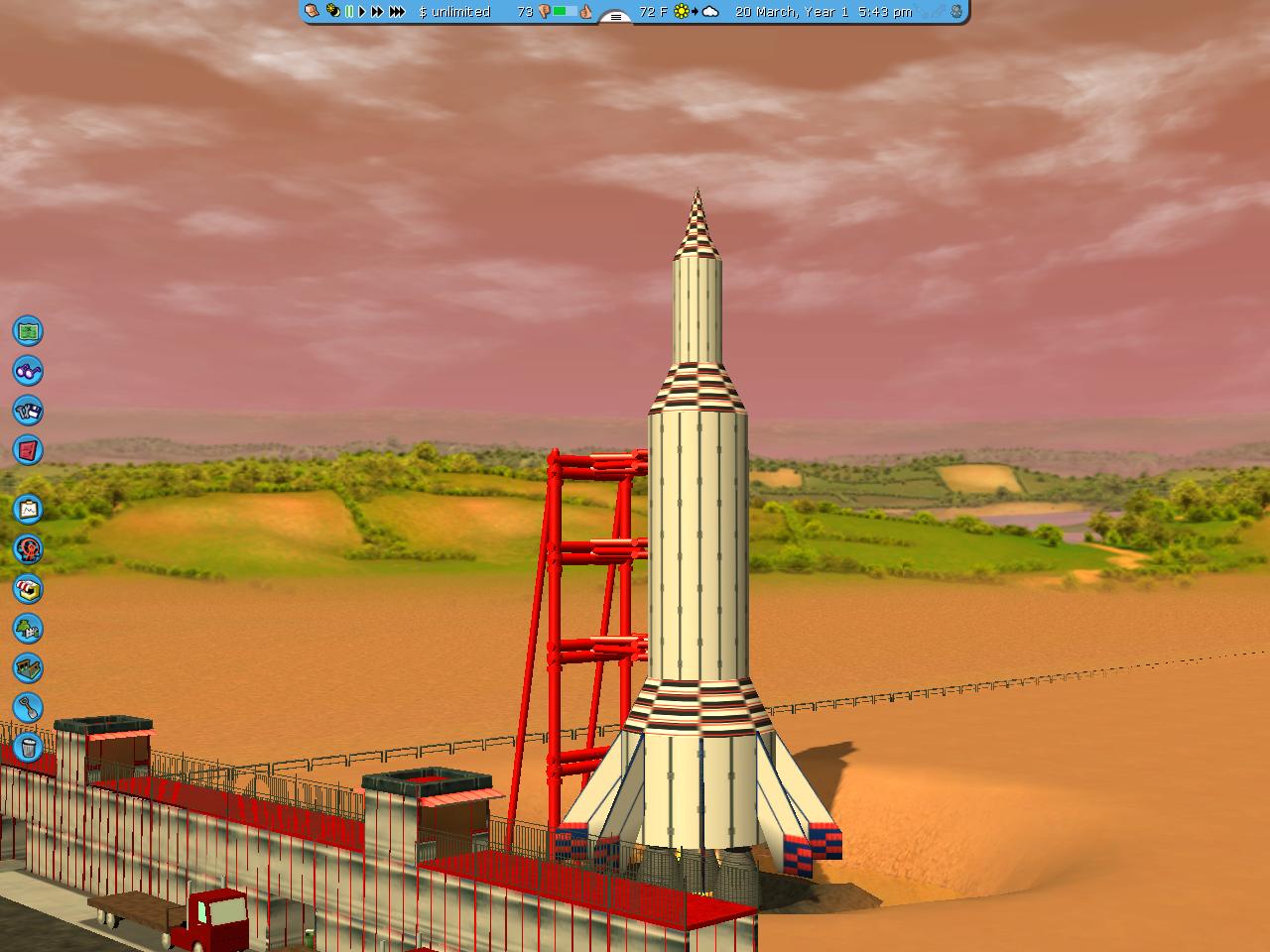Click the unlimited money display
1270x952 pixels.
[x=454, y=12]
